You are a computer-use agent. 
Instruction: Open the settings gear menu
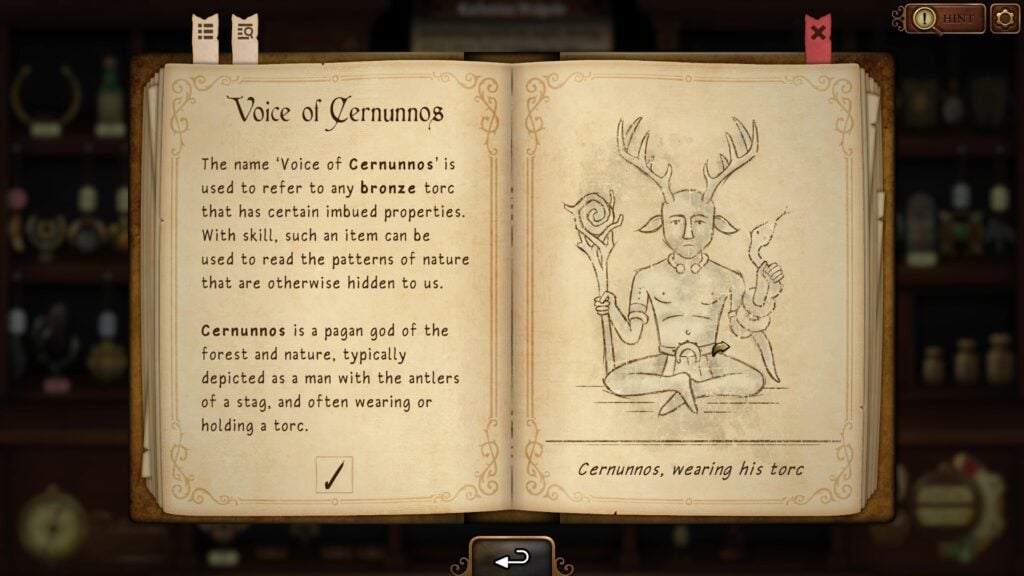point(1005,19)
